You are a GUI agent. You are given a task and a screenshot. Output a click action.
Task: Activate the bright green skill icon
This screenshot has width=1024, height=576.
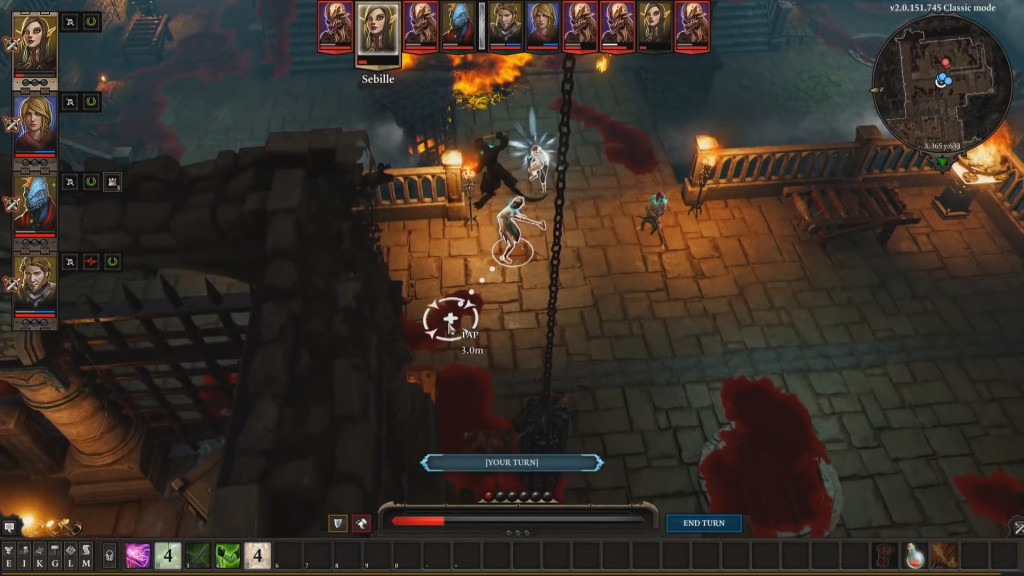click(x=228, y=555)
